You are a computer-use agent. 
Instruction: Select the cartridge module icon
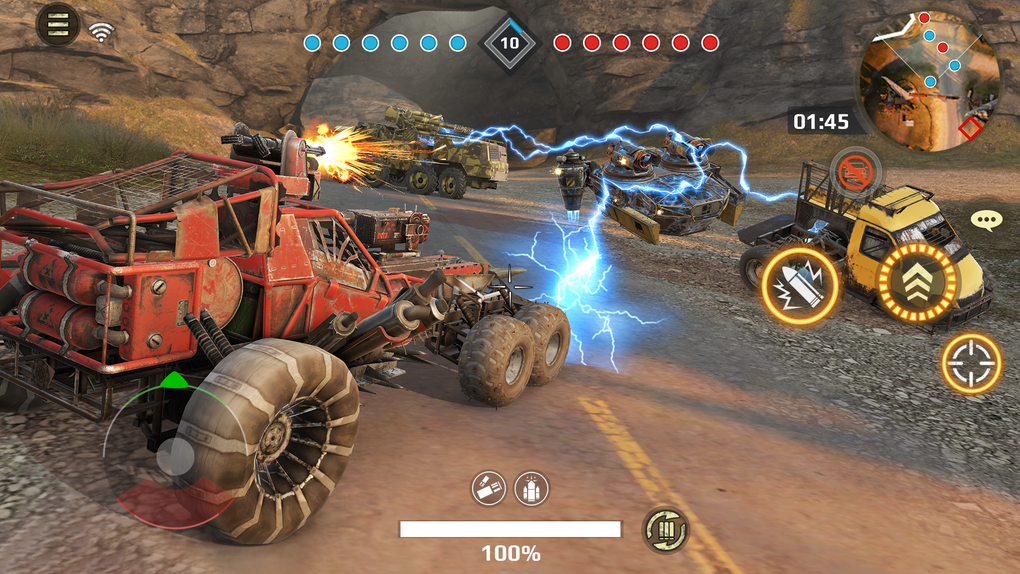pos(489,488)
